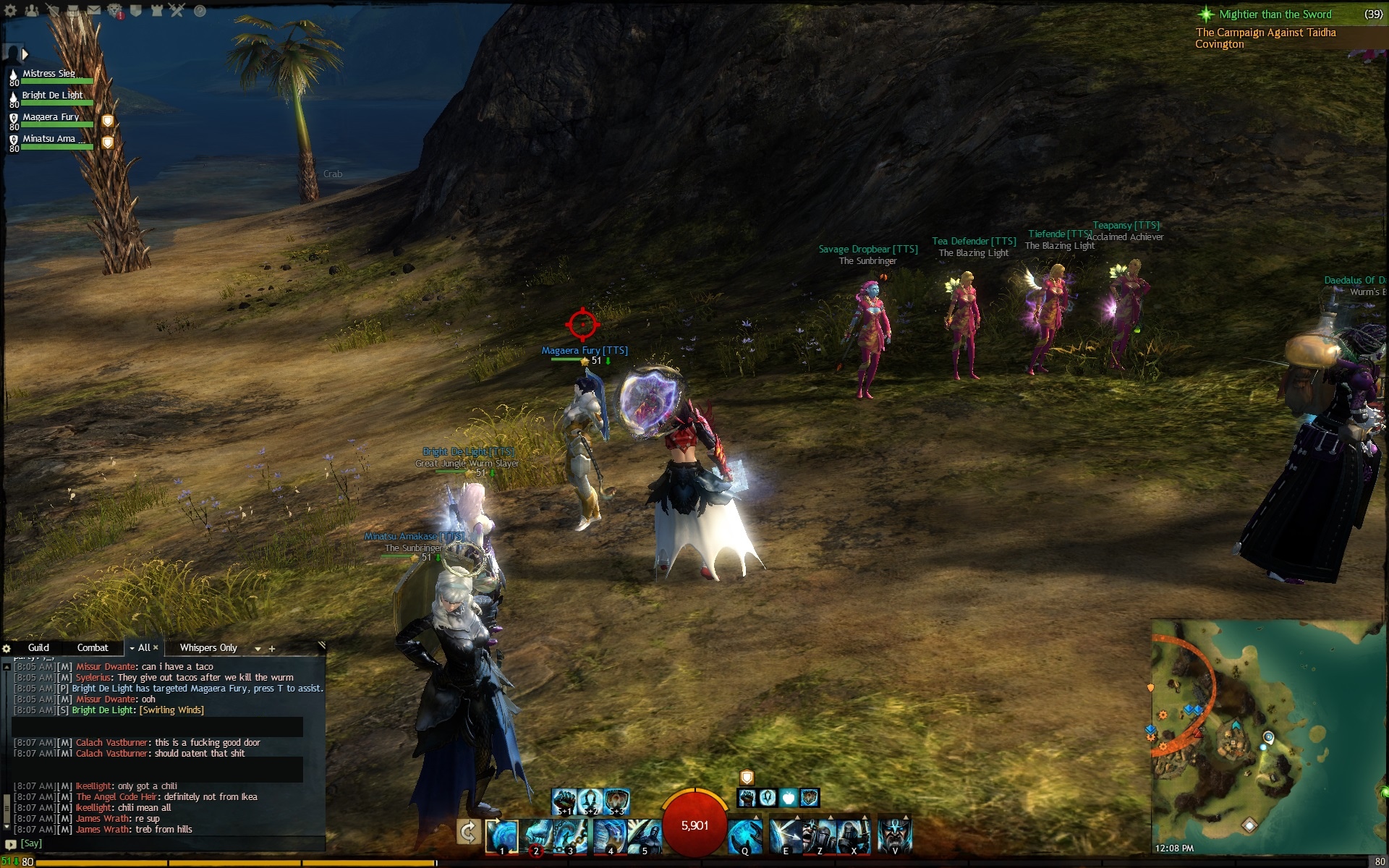Image resolution: width=1389 pixels, height=868 pixels.
Task: Click the question mark help icon
Action: [x=200, y=11]
